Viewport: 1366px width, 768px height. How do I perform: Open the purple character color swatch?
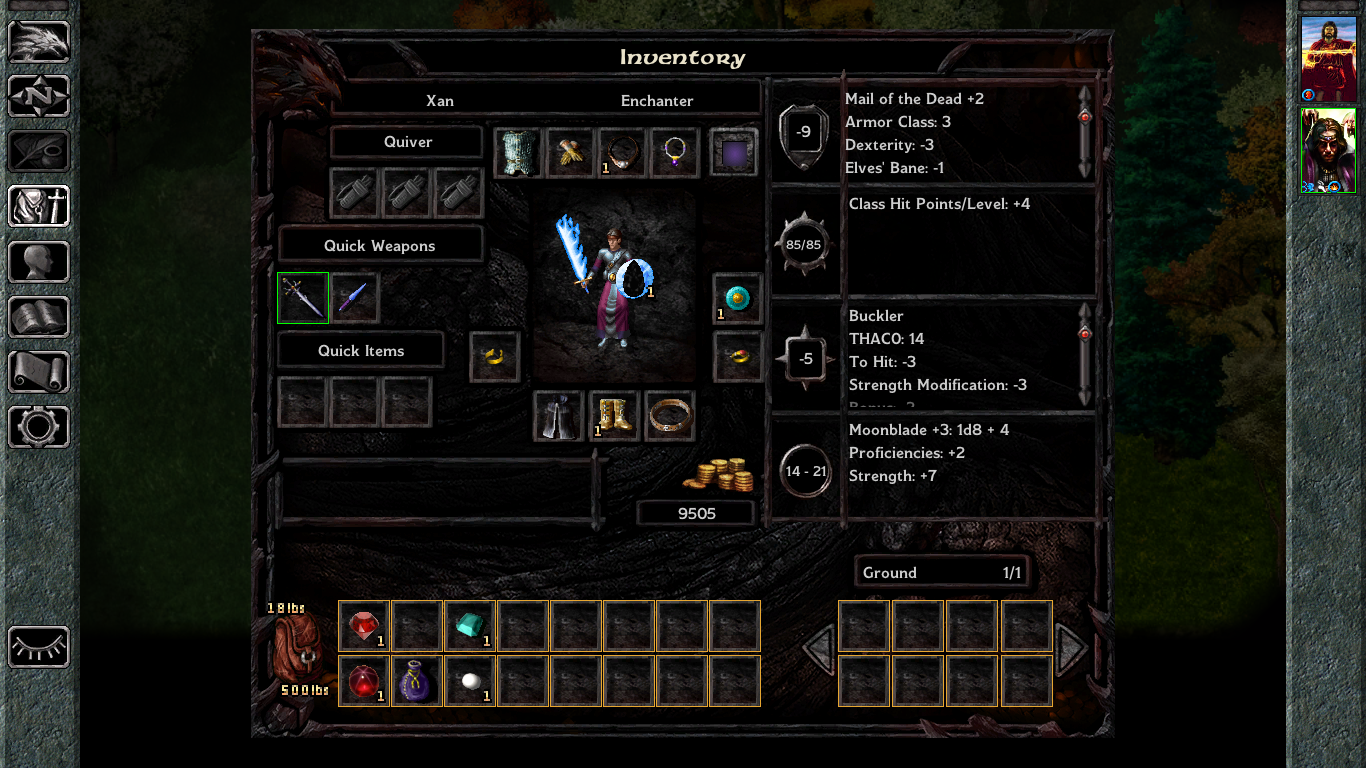734,153
